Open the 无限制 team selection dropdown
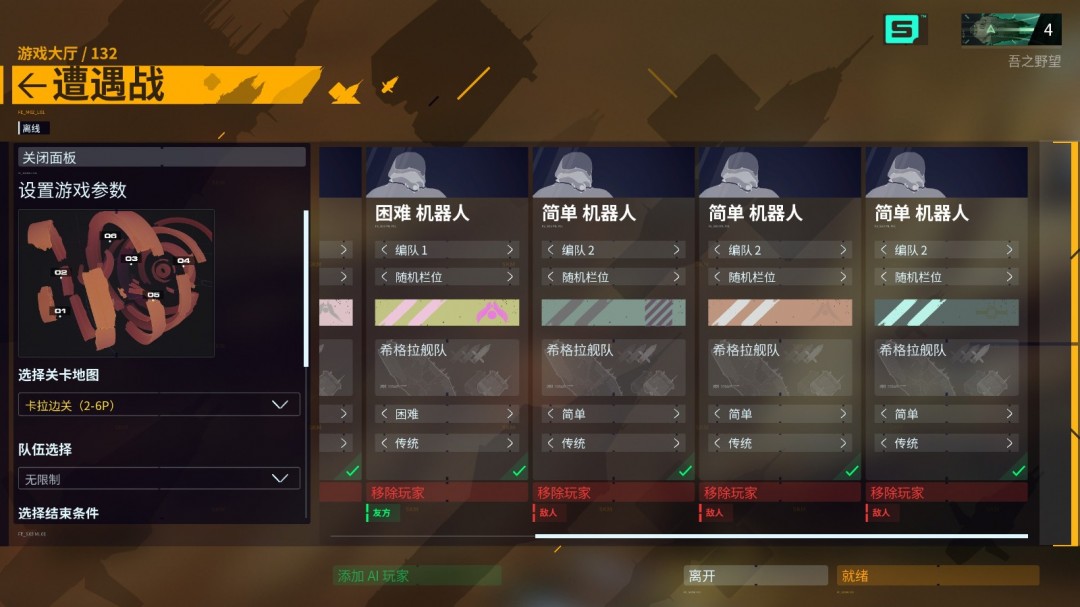This screenshot has width=1080, height=607. pos(159,479)
